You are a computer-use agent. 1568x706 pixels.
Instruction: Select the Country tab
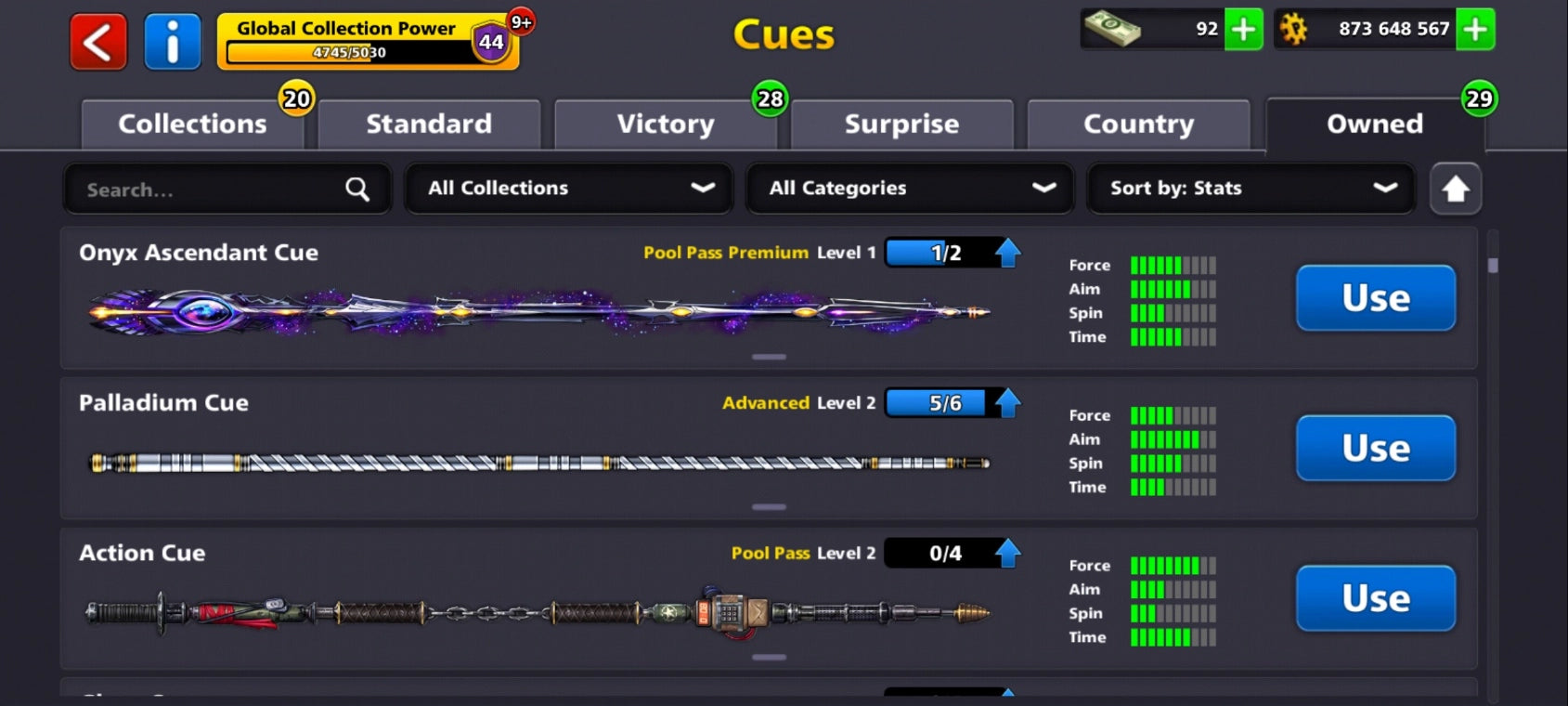click(1138, 124)
